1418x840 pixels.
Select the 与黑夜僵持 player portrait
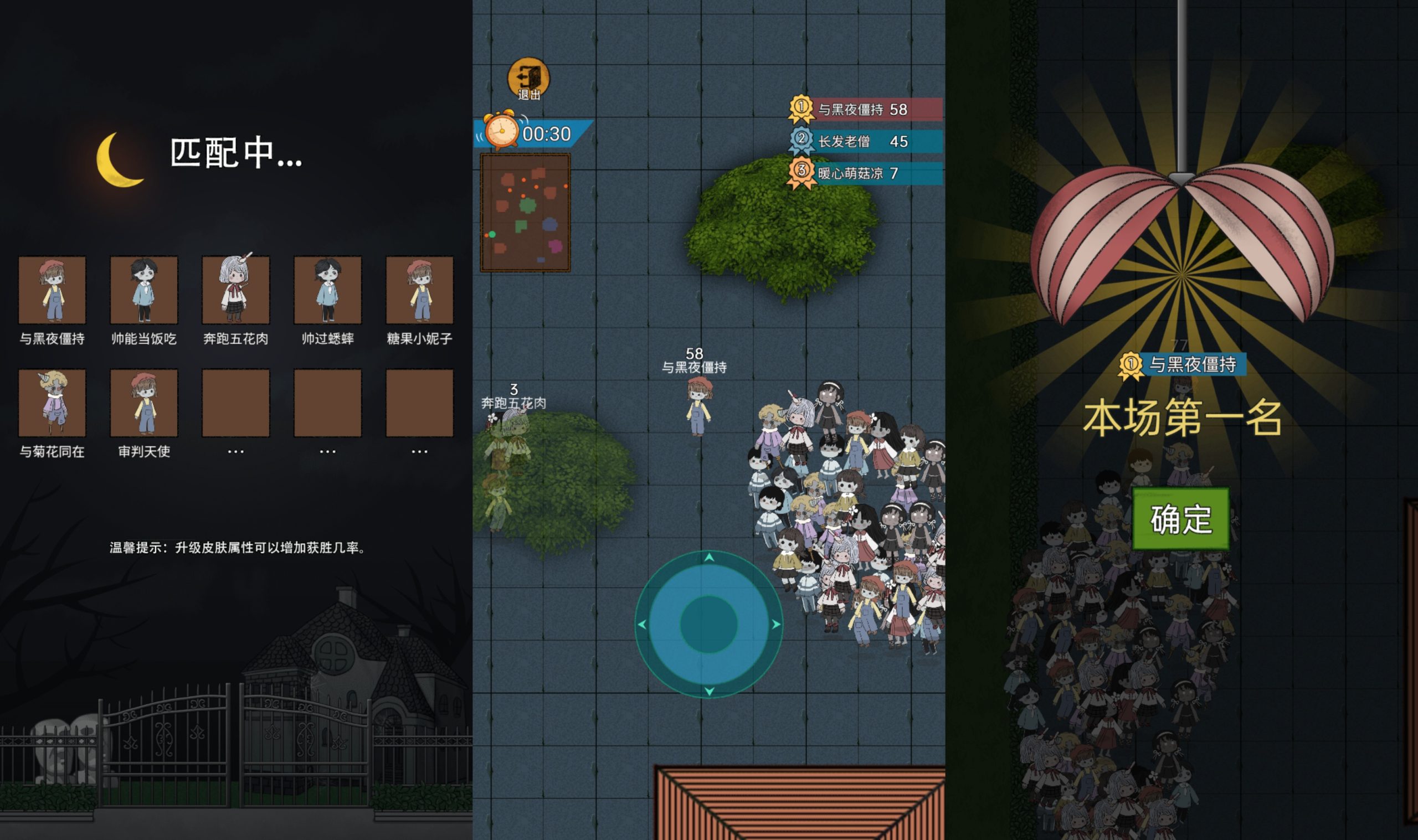[52, 290]
